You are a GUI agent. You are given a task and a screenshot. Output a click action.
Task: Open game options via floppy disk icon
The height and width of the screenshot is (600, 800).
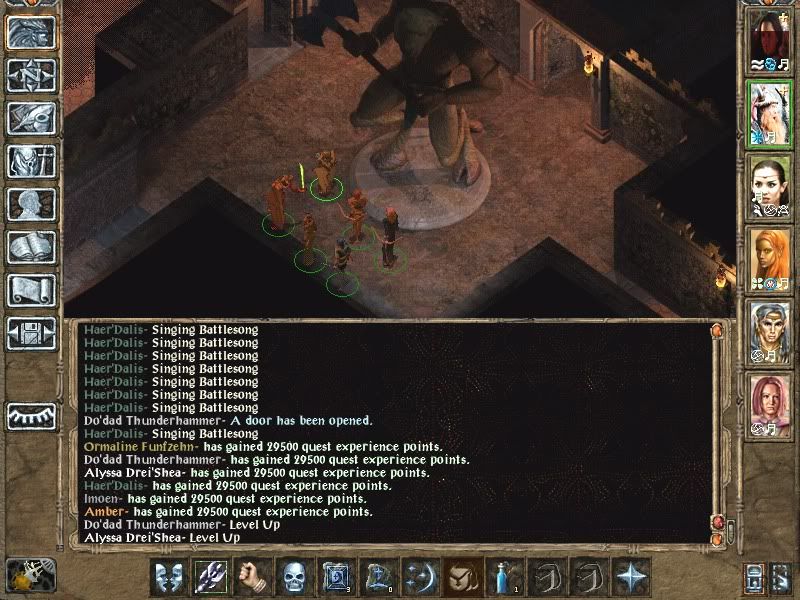point(31,333)
